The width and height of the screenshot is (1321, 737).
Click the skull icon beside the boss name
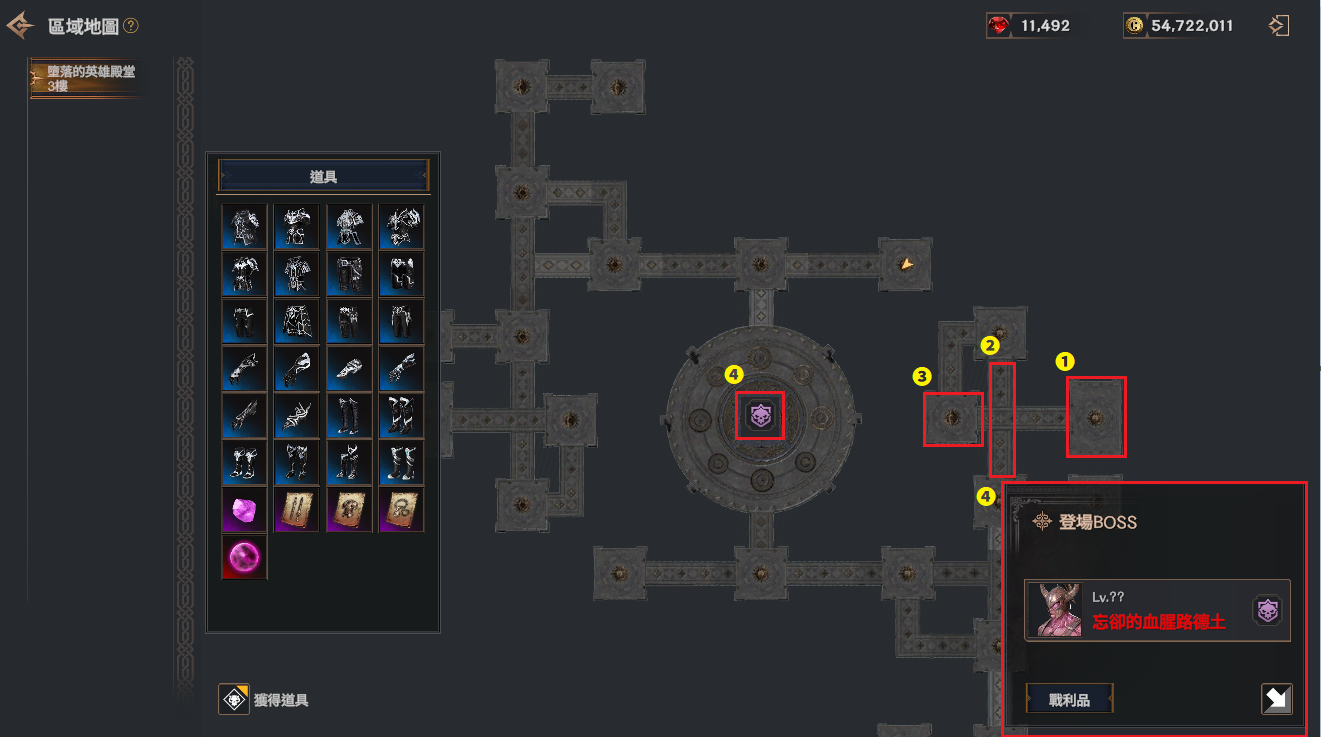pos(1267,610)
